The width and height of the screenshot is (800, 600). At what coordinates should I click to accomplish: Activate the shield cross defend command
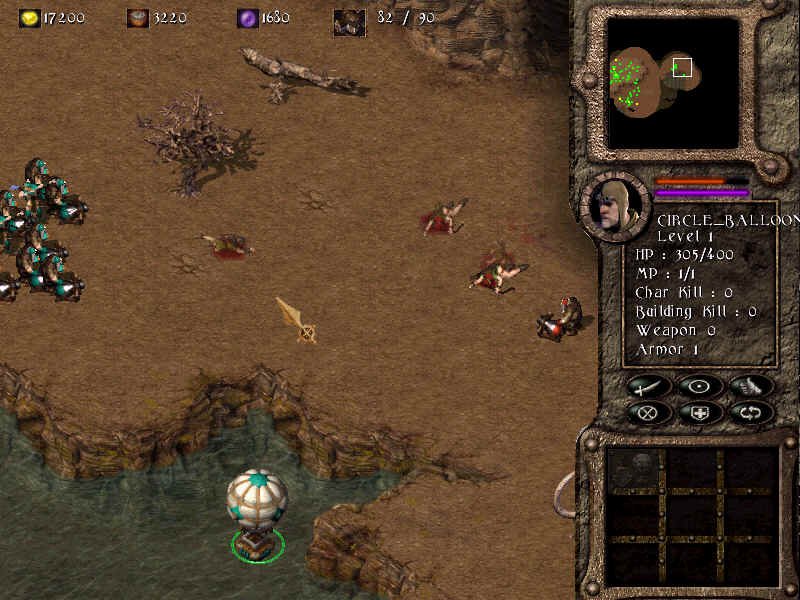point(699,411)
